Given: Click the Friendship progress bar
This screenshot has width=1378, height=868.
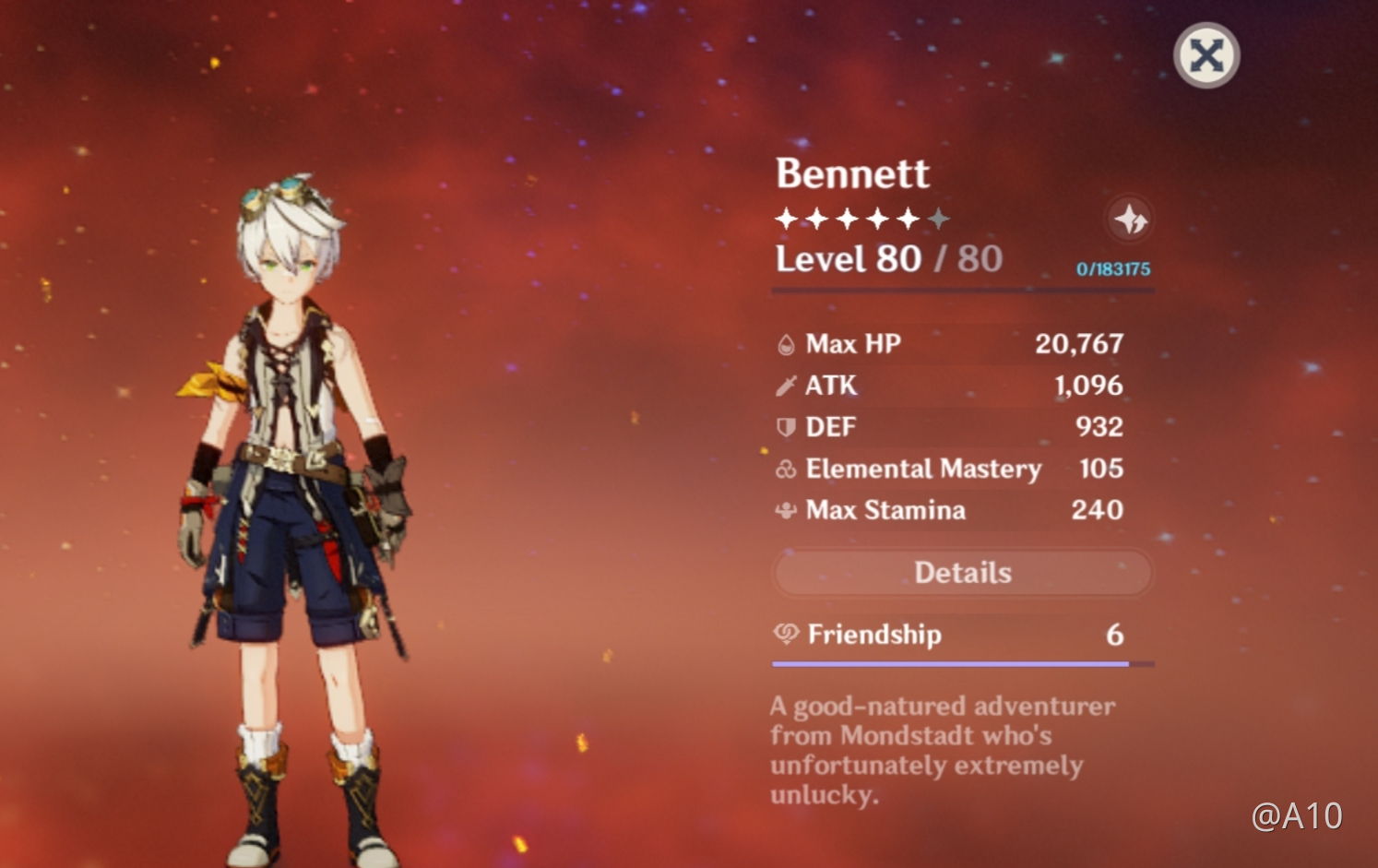Looking at the screenshot, I should tap(950, 663).
